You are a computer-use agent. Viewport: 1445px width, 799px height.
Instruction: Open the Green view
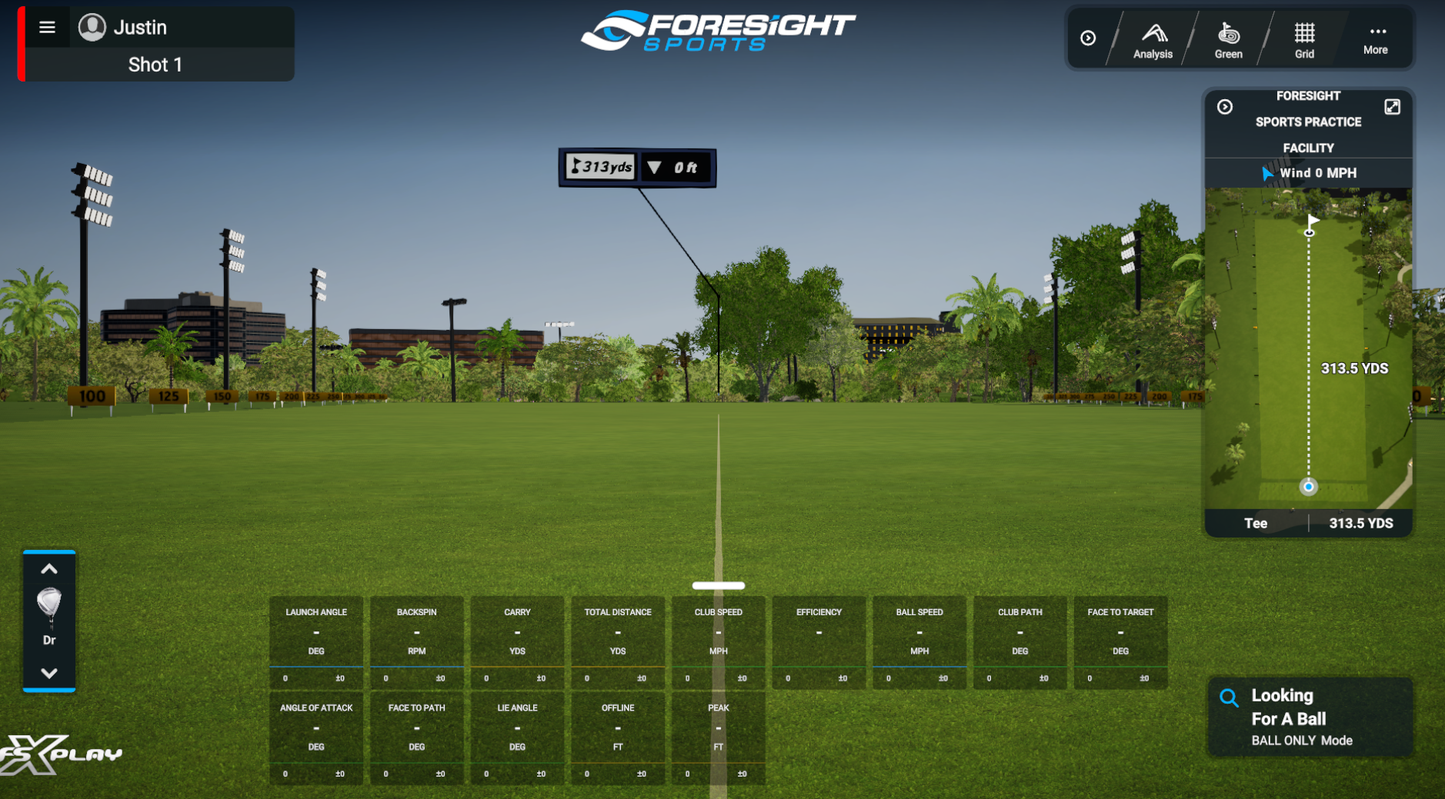tap(1228, 38)
